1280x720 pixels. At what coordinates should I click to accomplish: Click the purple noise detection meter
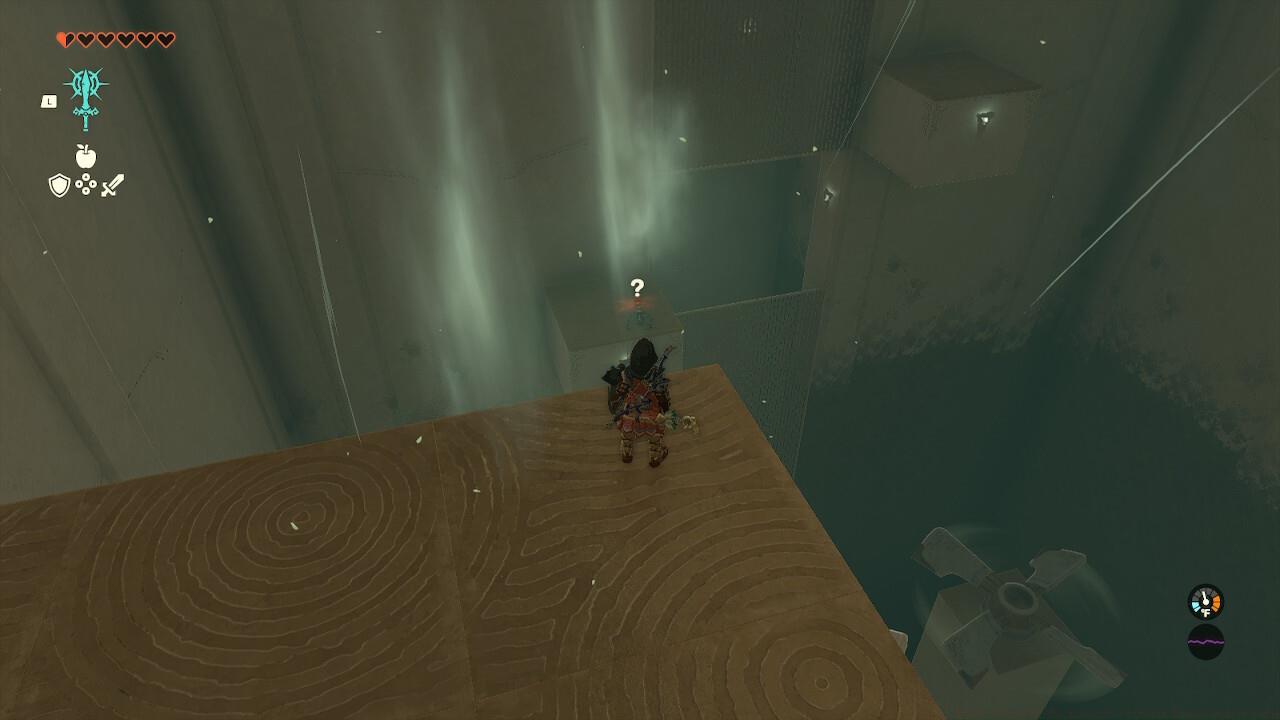(1207, 642)
